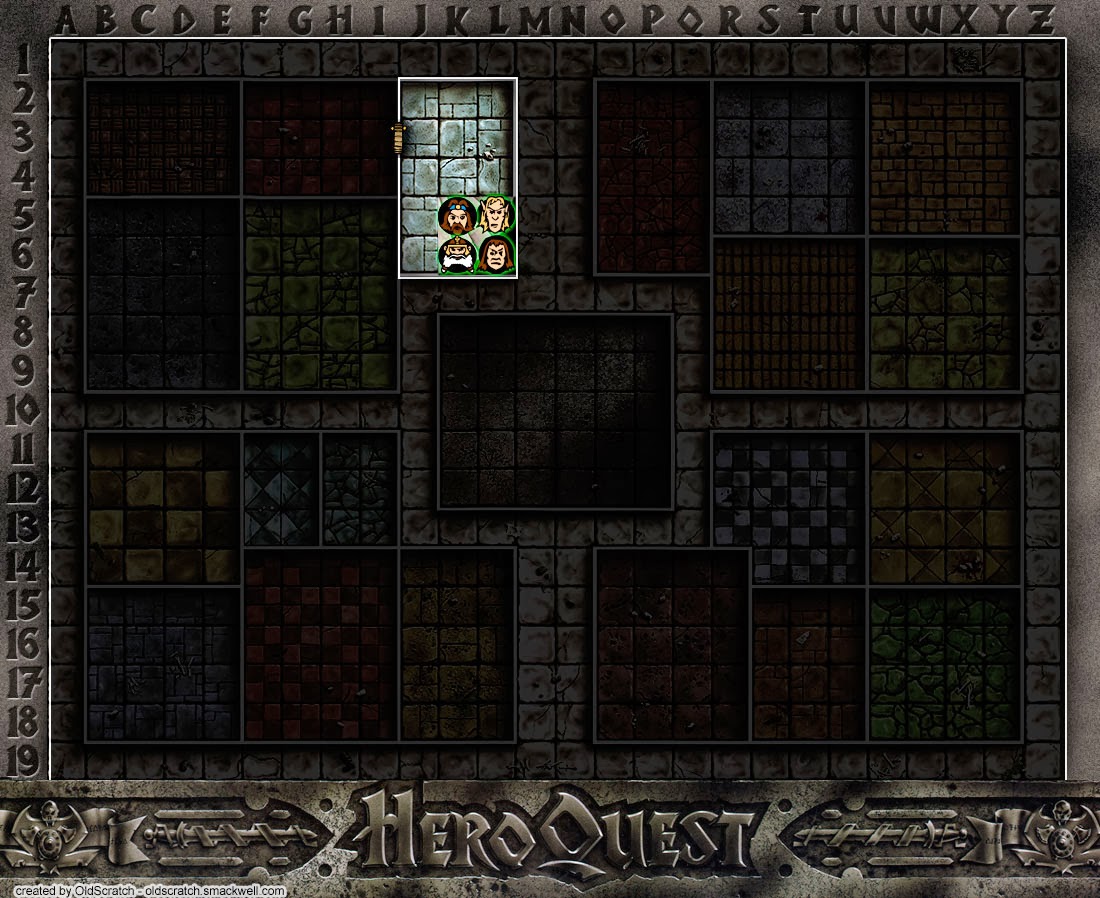Select the blonde Elf hero token
This screenshot has height=898, width=1100.
click(497, 214)
